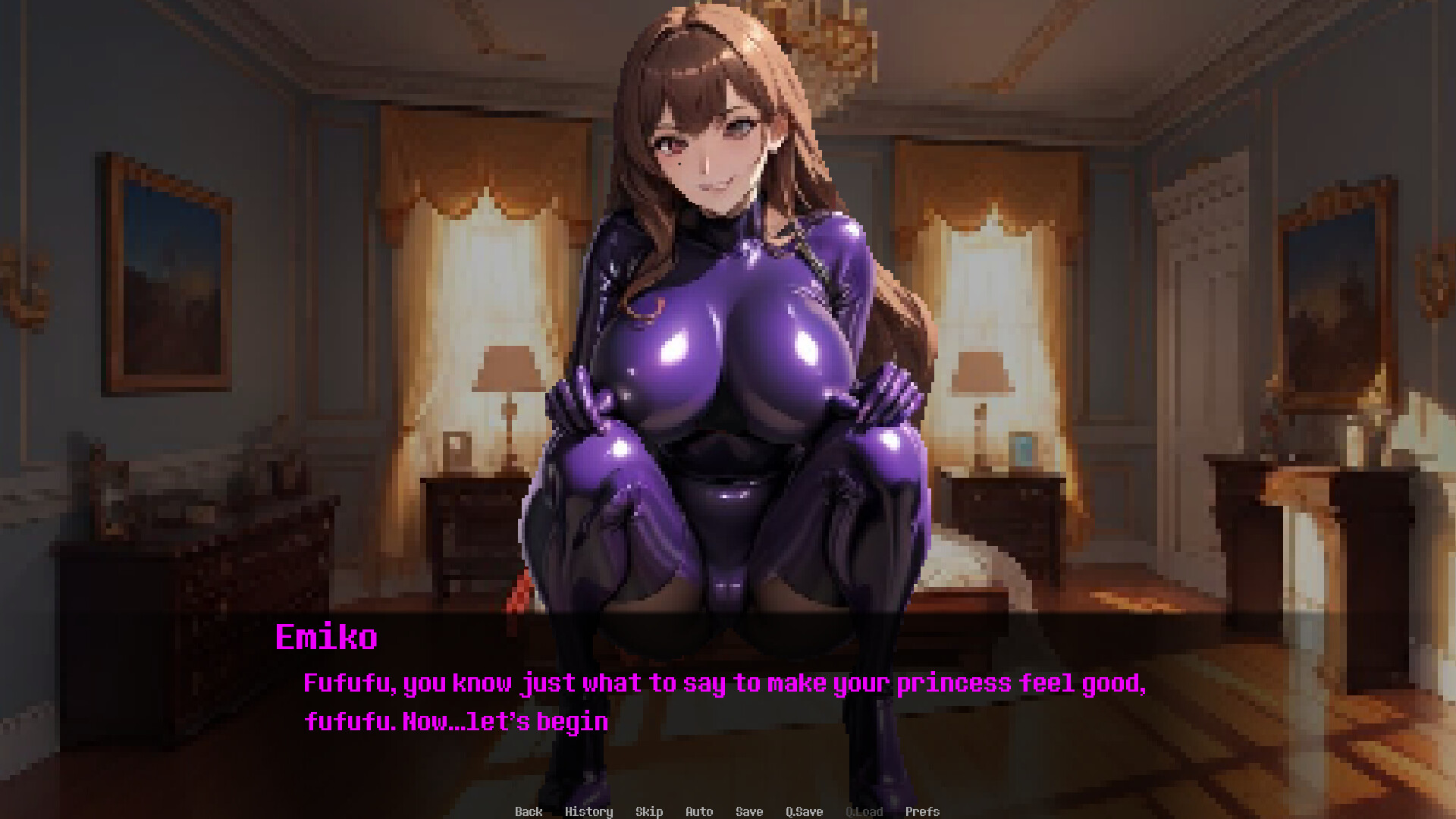Open the History log screen
Screen dimensions: 1456x819
tap(590, 811)
